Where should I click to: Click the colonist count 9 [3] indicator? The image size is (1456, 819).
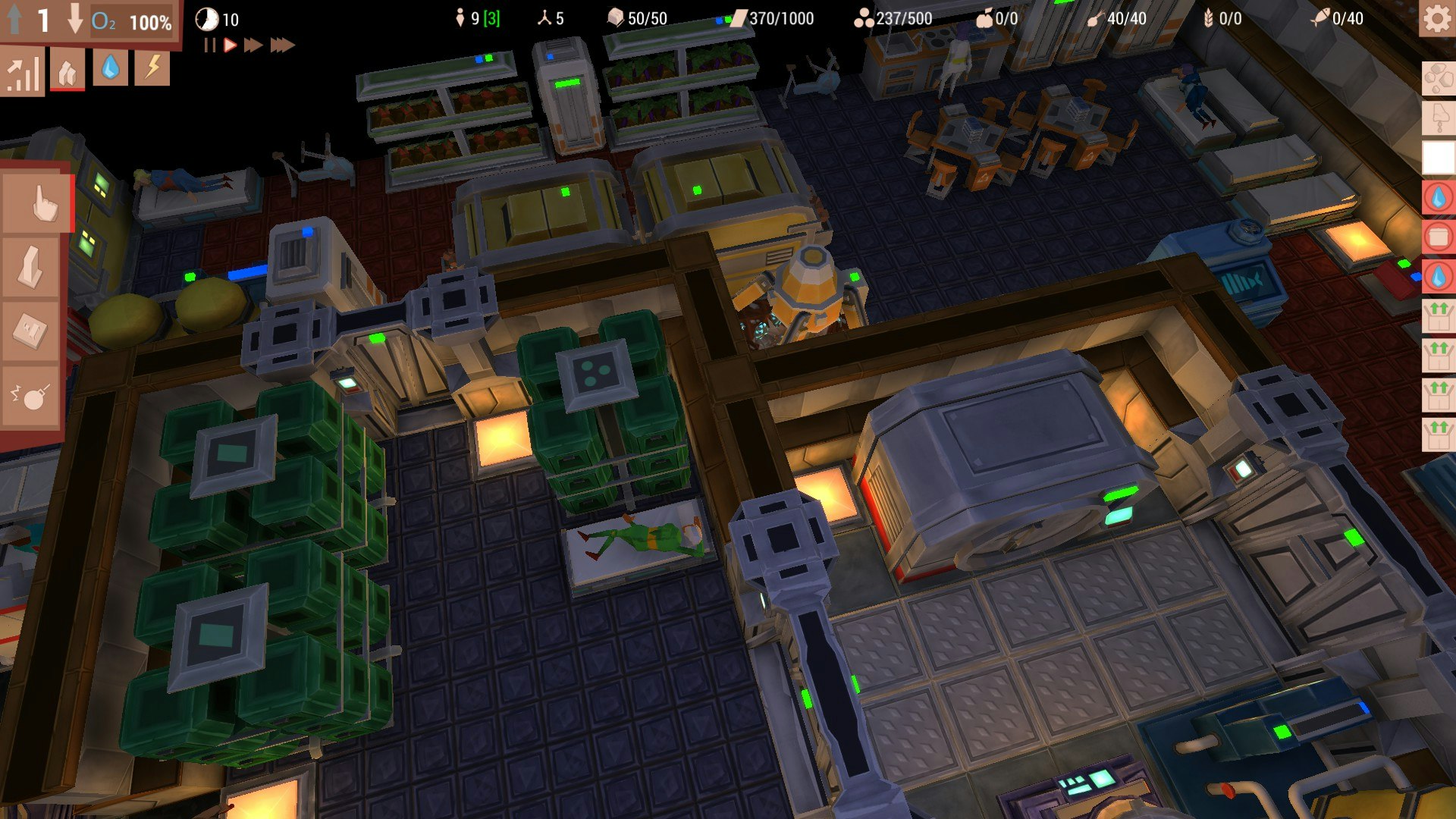point(478,18)
